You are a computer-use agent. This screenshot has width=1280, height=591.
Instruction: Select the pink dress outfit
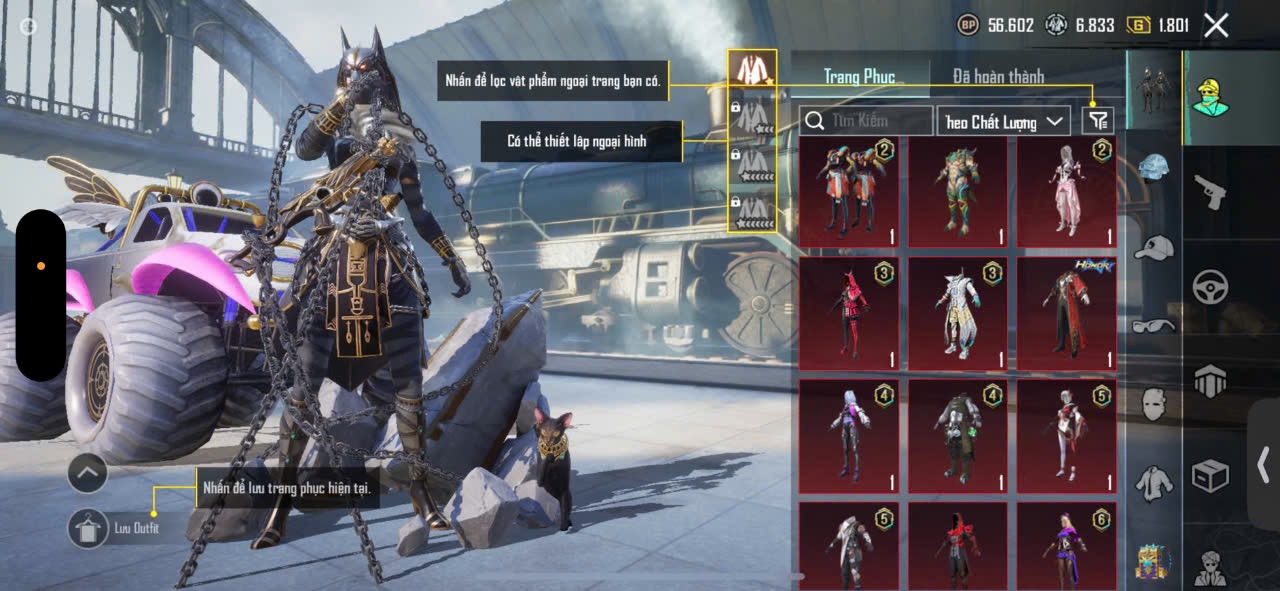(1067, 192)
